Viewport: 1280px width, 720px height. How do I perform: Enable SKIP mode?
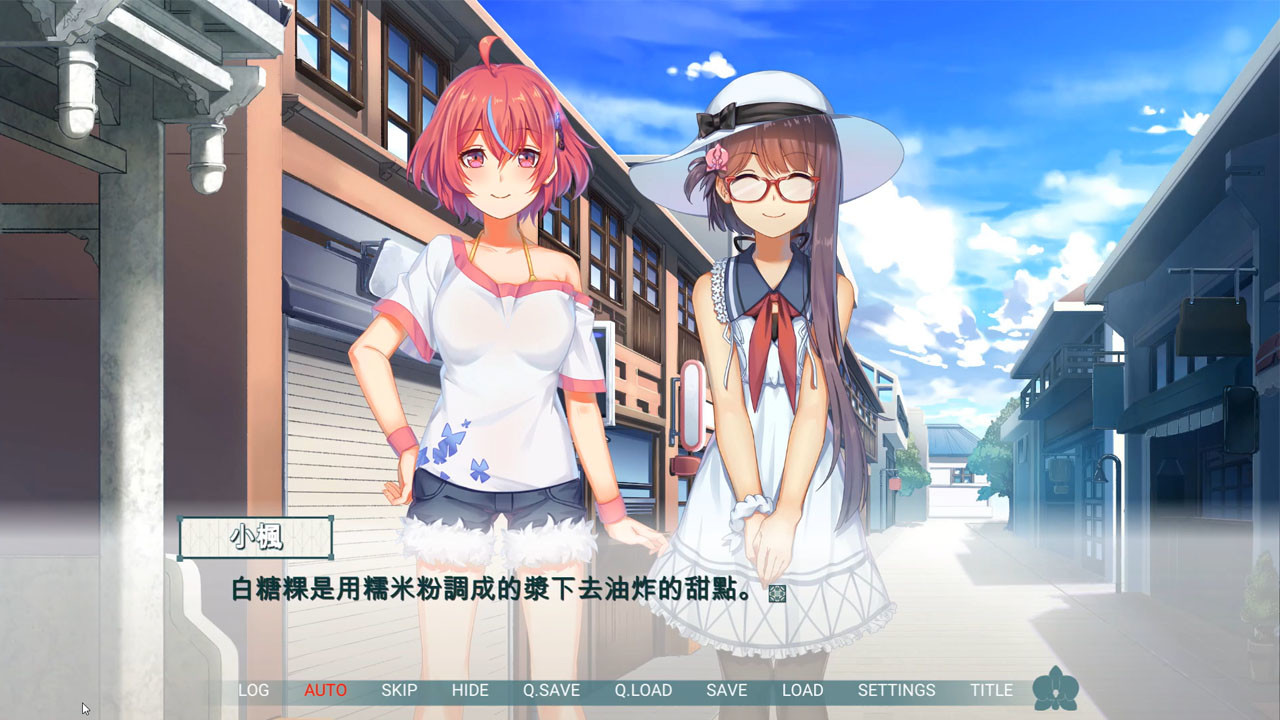(399, 690)
